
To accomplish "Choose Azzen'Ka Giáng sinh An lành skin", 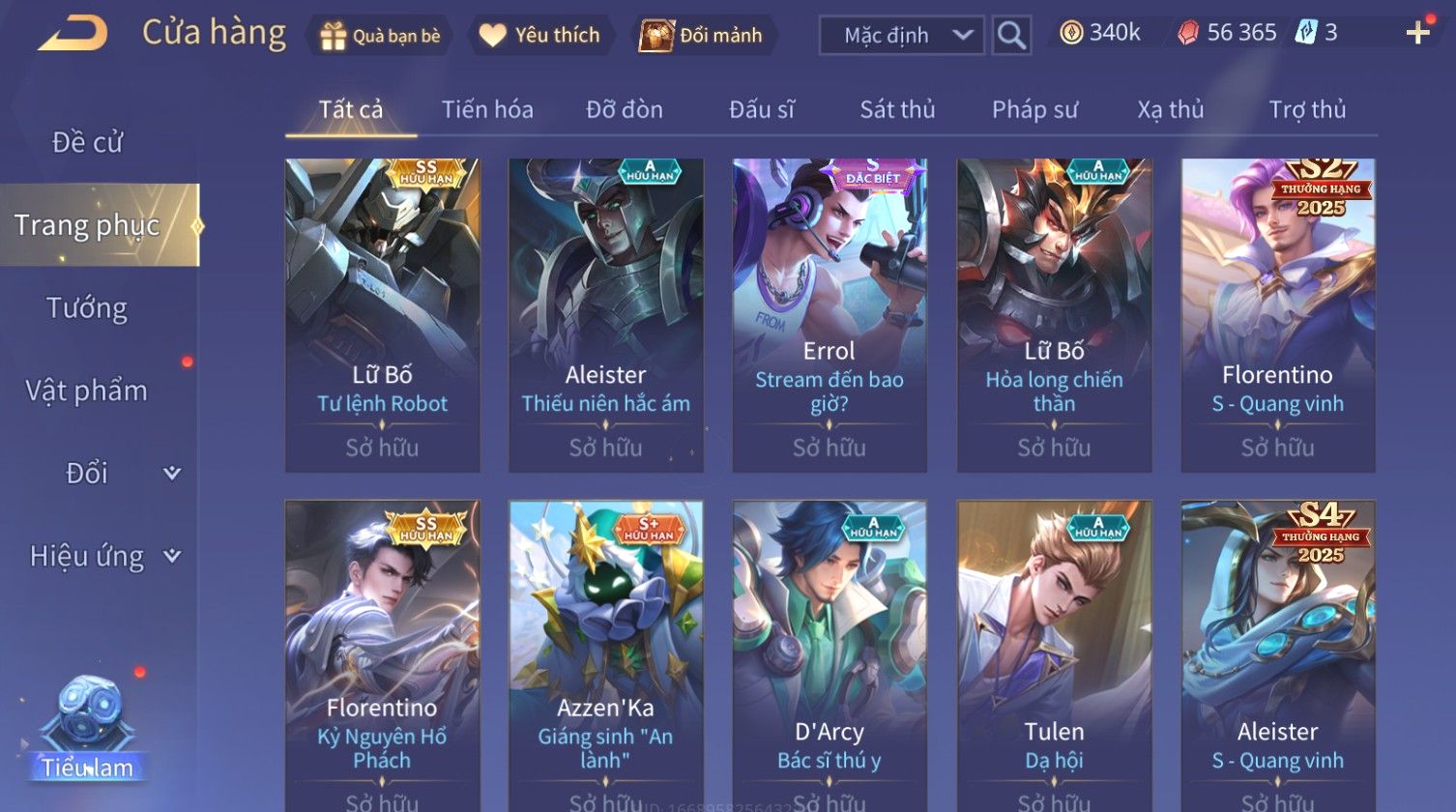I will [x=606, y=657].
